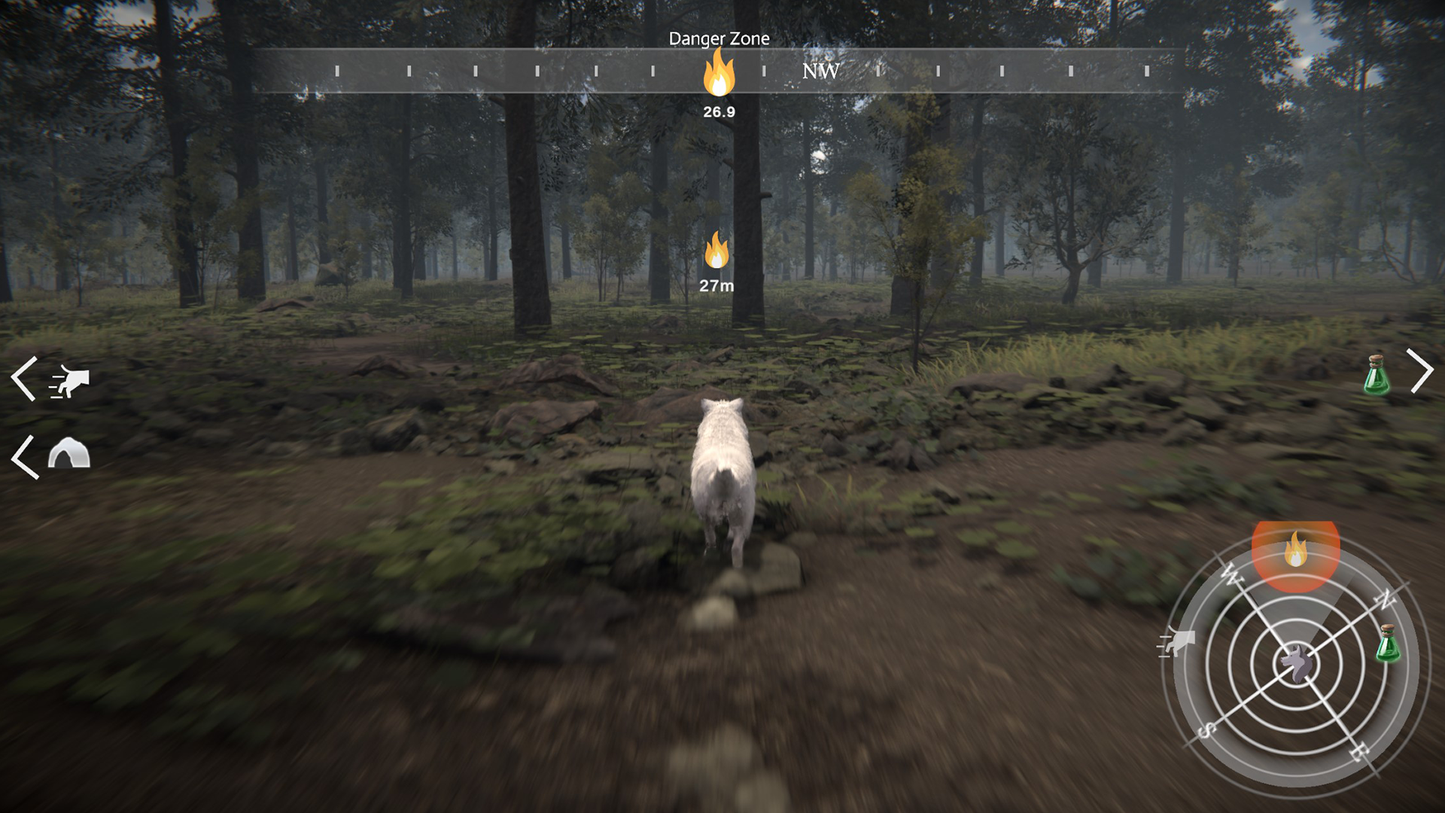Viewport: 1445px width, 813px height.
Task: Click the wolf head at the radar center
Action: coord(1296,663)
